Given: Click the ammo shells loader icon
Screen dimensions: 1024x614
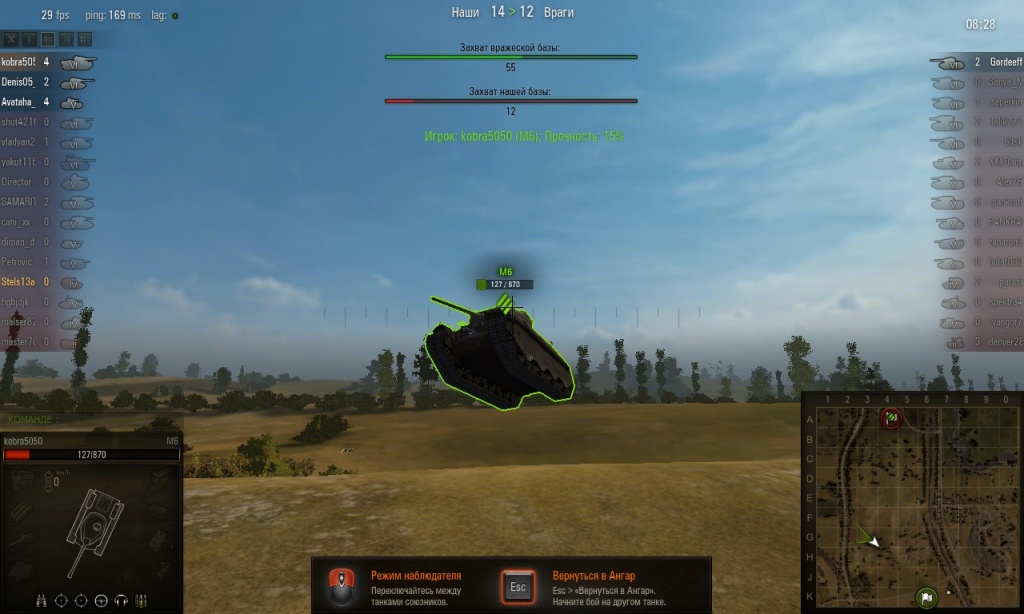Looking at the screenshot, I should click(x=140, y=600).
